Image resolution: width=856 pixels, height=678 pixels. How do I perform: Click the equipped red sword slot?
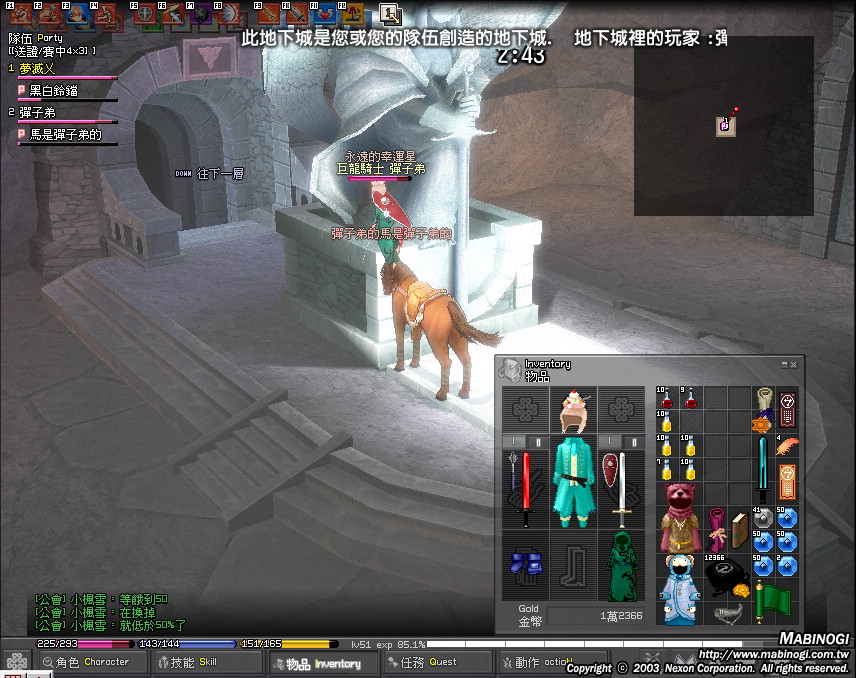point(525,489)
